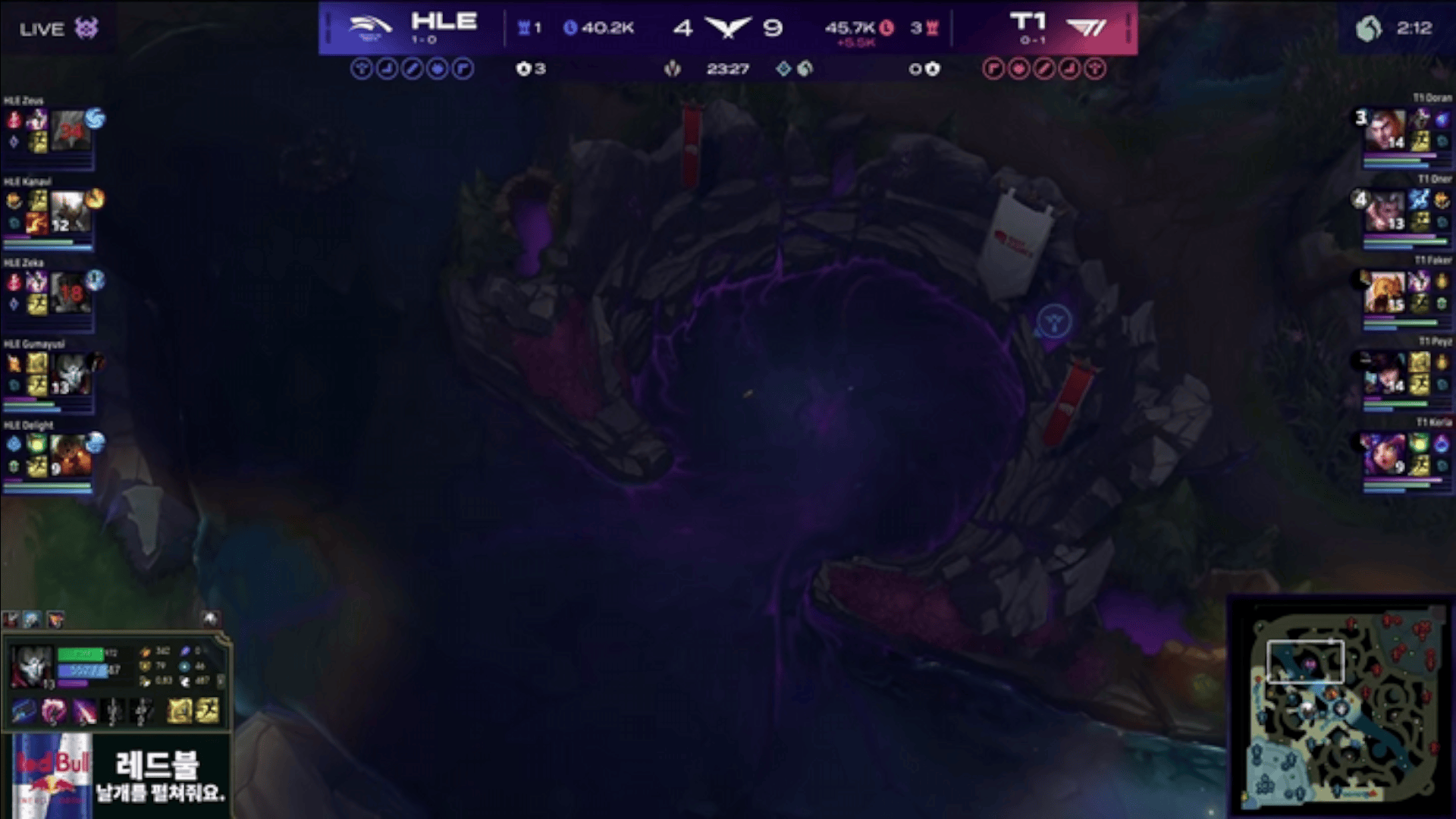Select HLE Zeus's champion portrait
Screen dimensions: 1456x819
pos(71,130)
